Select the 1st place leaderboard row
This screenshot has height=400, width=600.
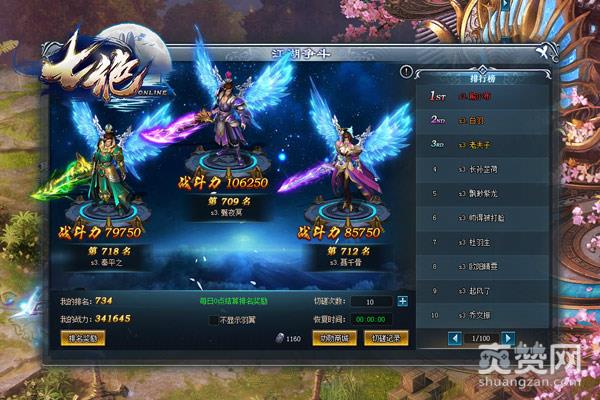(482, 97)
